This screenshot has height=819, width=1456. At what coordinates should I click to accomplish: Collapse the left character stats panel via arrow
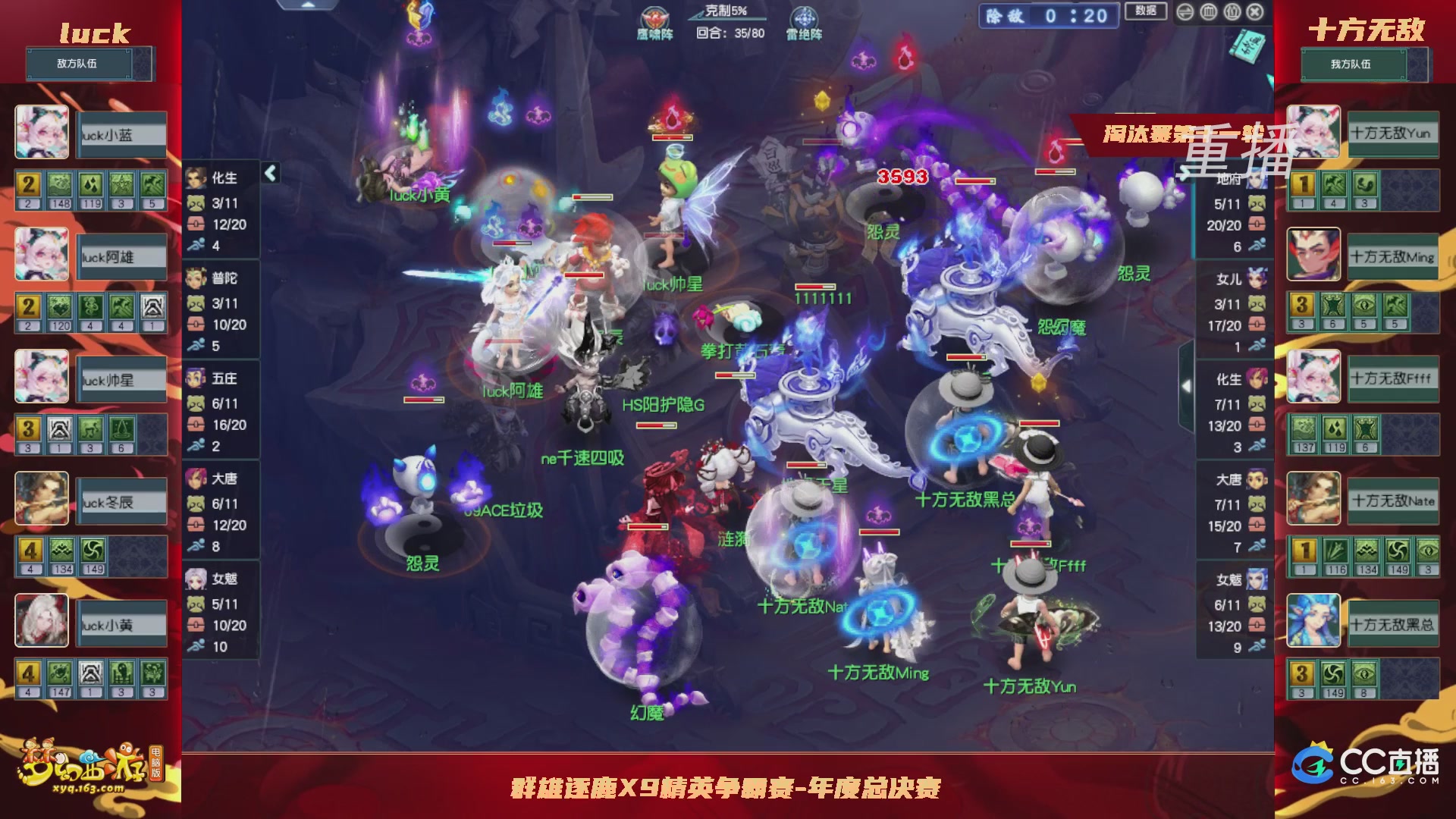[269, 173]
